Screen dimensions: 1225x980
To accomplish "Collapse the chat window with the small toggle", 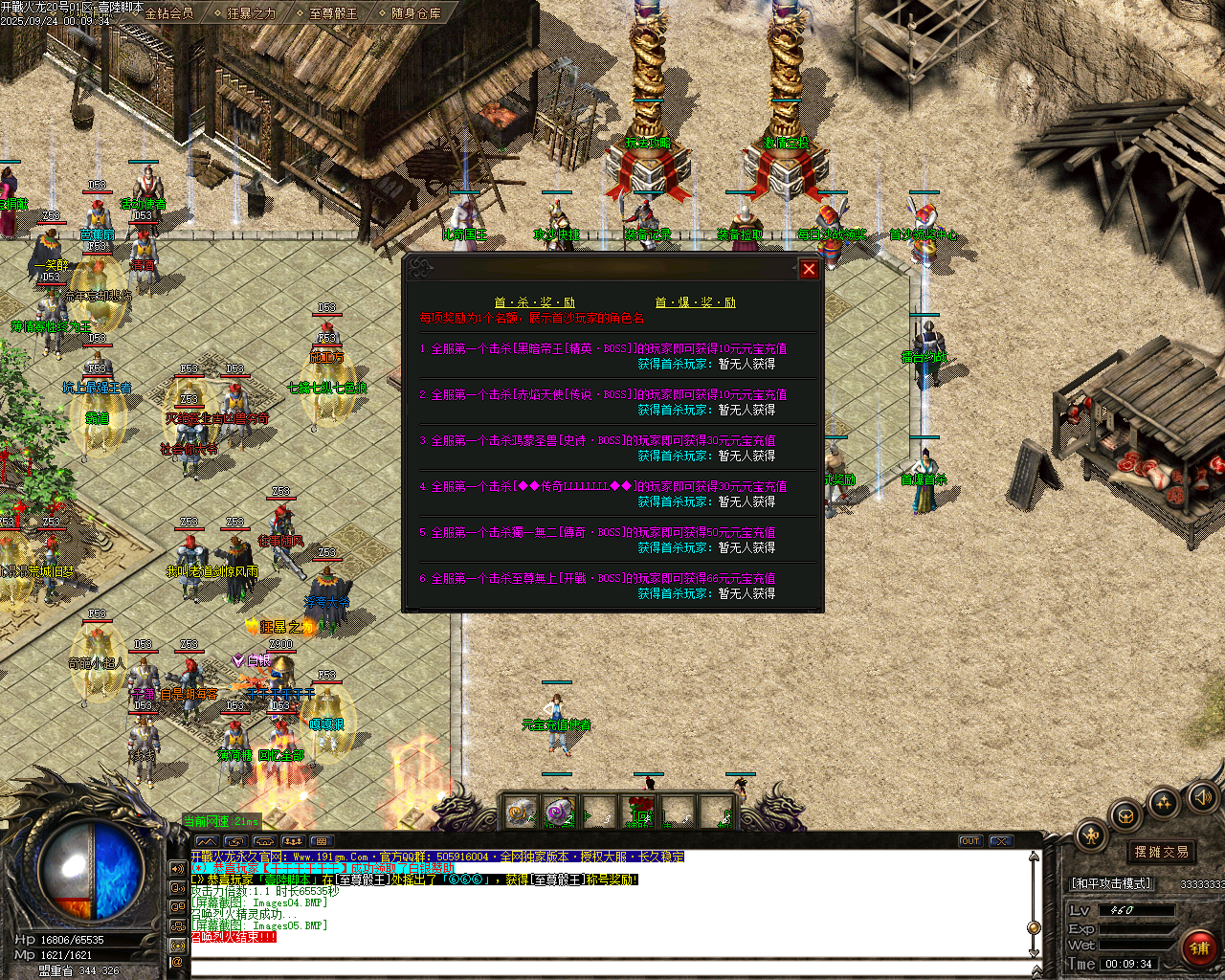I will pyautogui.click(x=999, y=840).
